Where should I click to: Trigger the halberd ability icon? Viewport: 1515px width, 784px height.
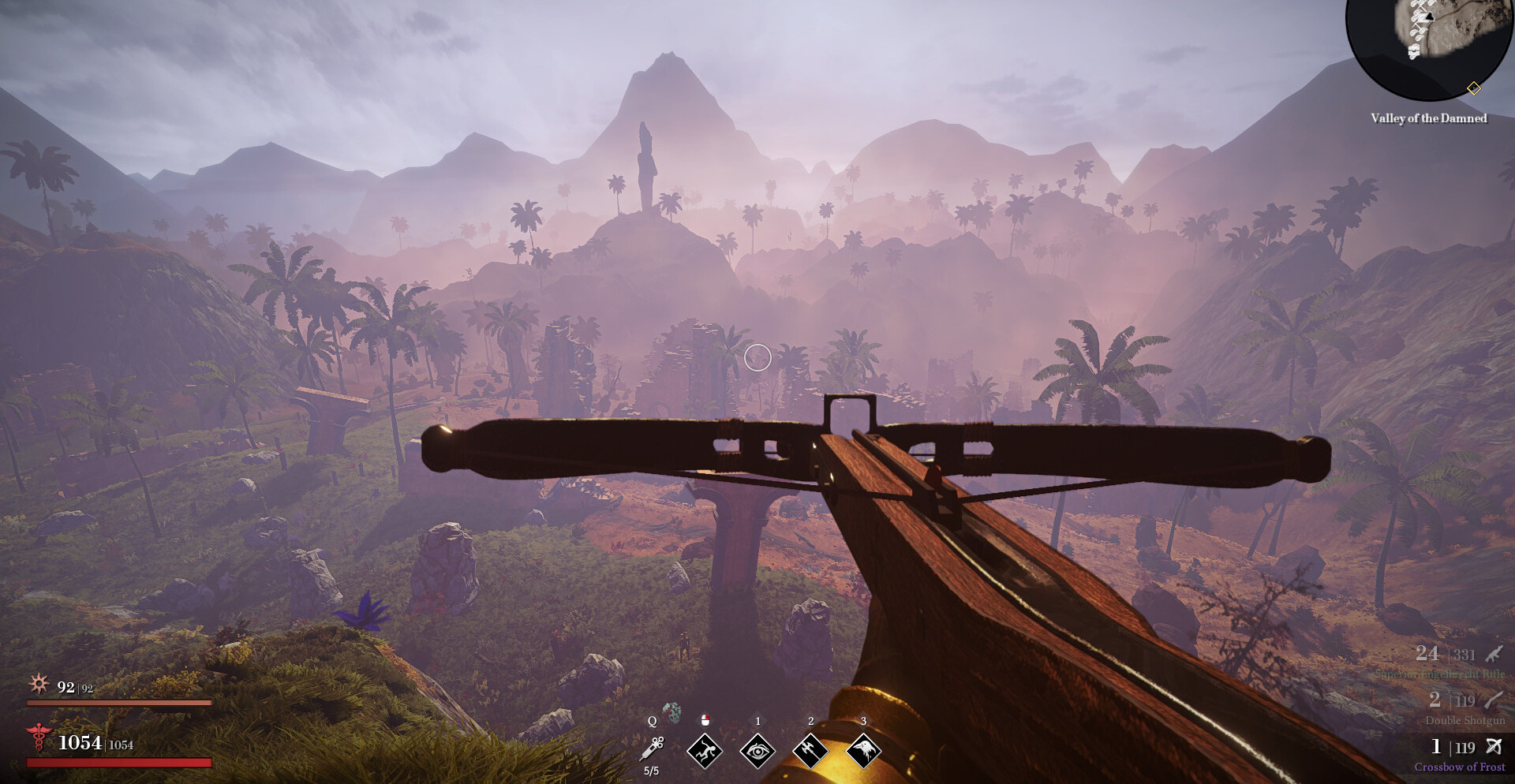pos(810,750)
